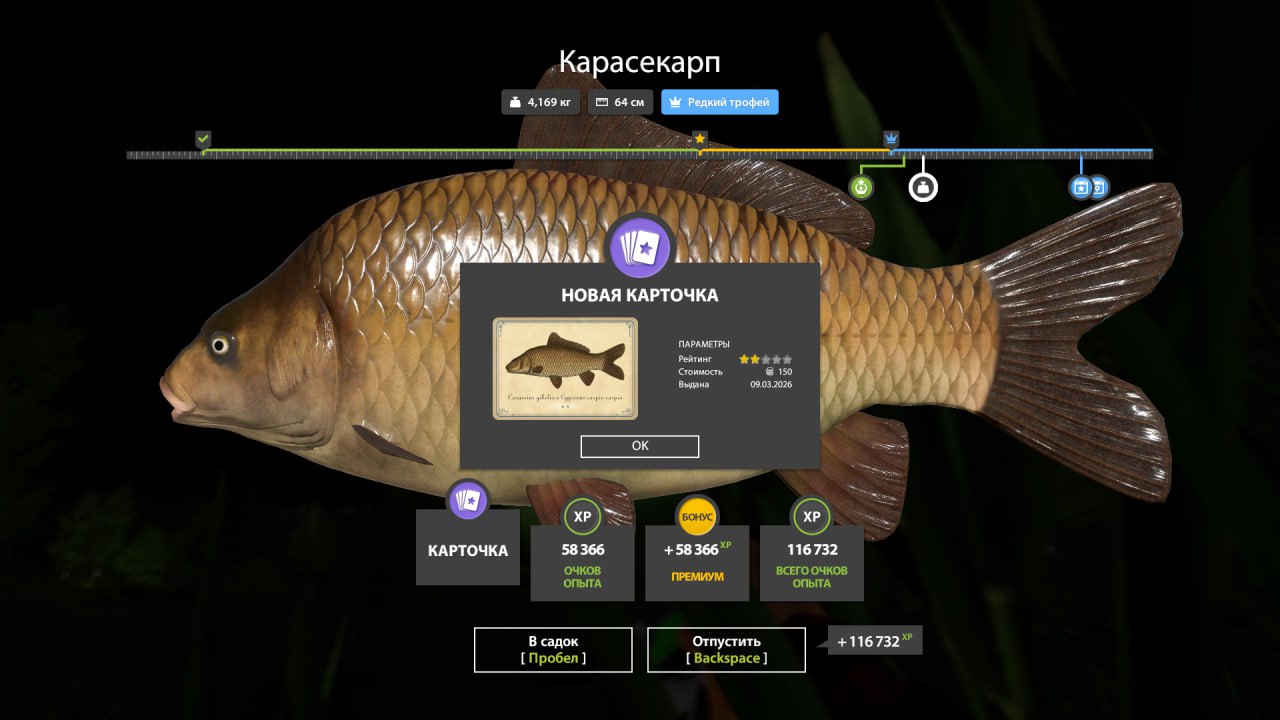Select the Редкий трофей badge
Screen dimensions: 1280x720
click(719, 102)
